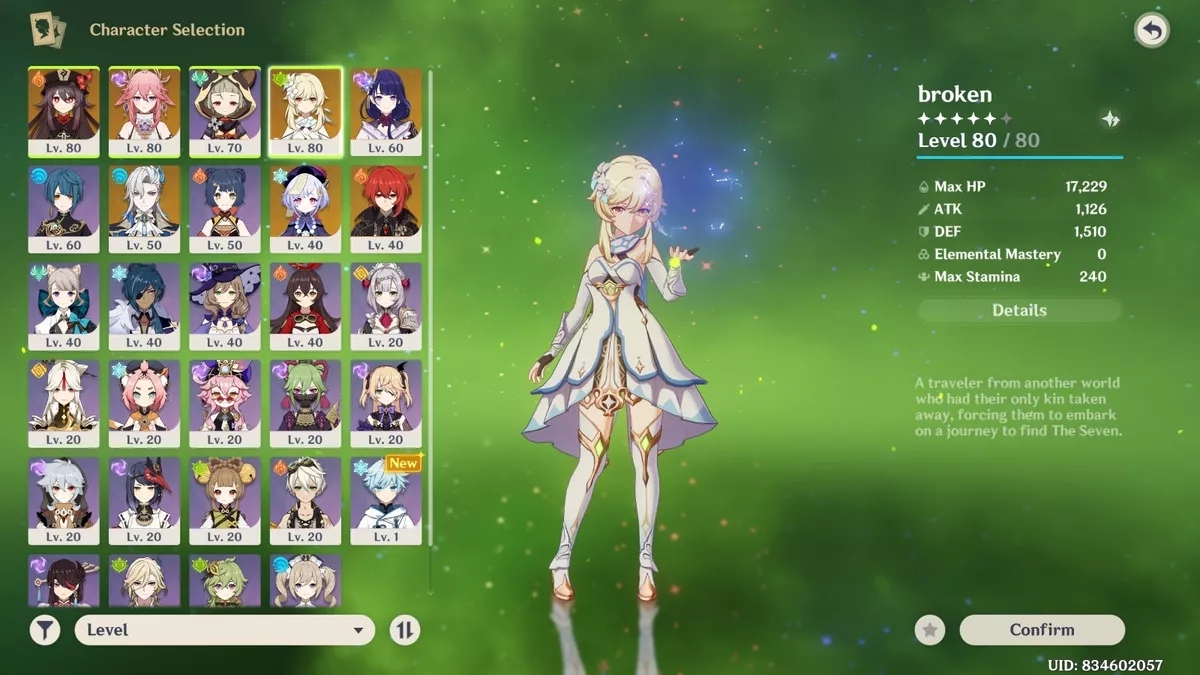The width and height of the screenshot is (1200, 675).
Task: Open the Level sort dropdown
Action: coord(224,630)
